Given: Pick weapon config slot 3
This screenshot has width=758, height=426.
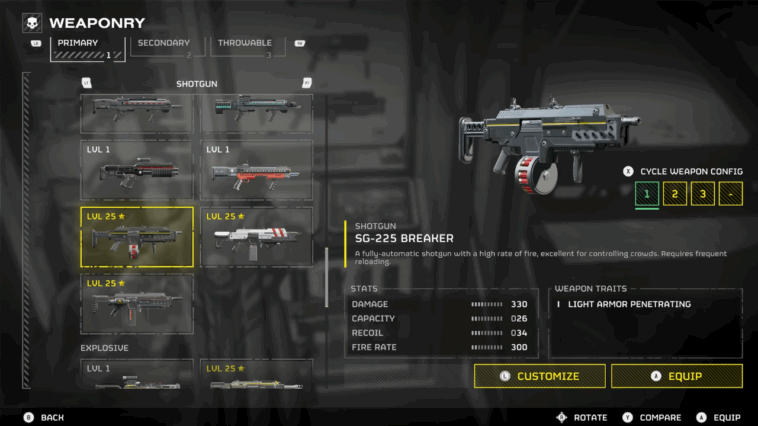Looking at the screenshot, I should pyautogui.click(x=703, y=194).
